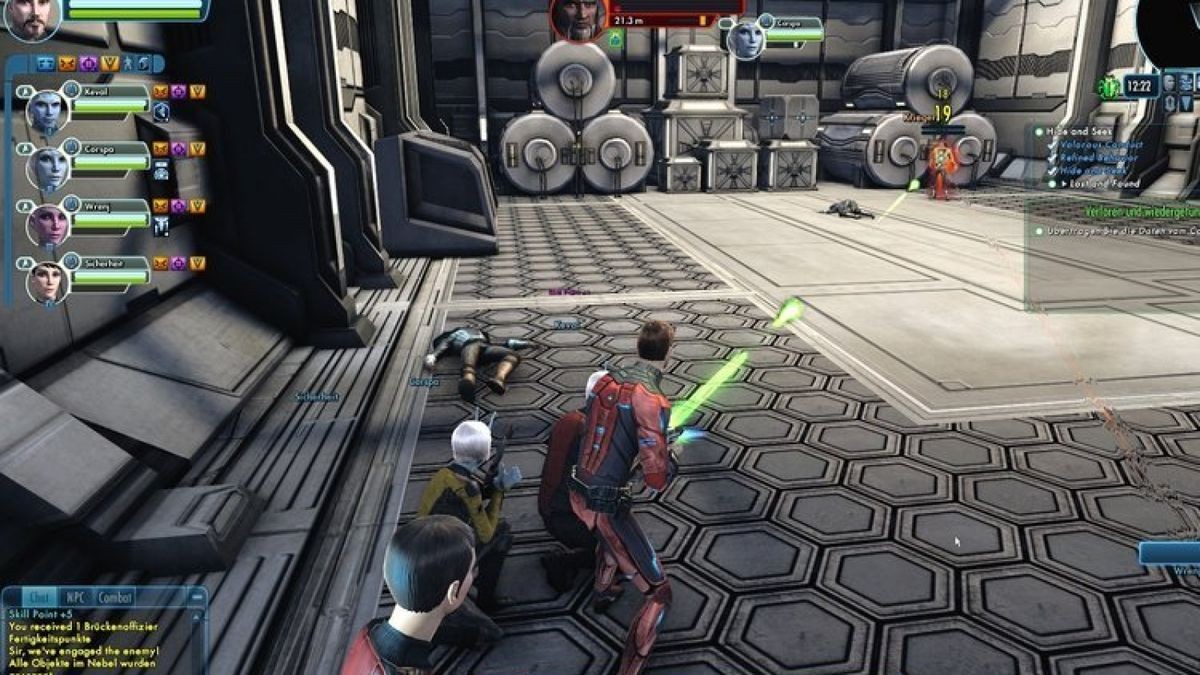Select Sicherheit's portrait in team list
Viewport: 1200px width, 675px height.
tap(47, 282)
